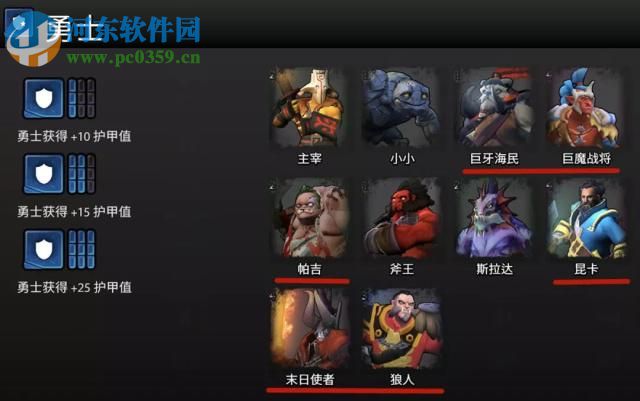
Task: Click the shield icon for +10 护甲值 bonus
Action: coord(43,99)
